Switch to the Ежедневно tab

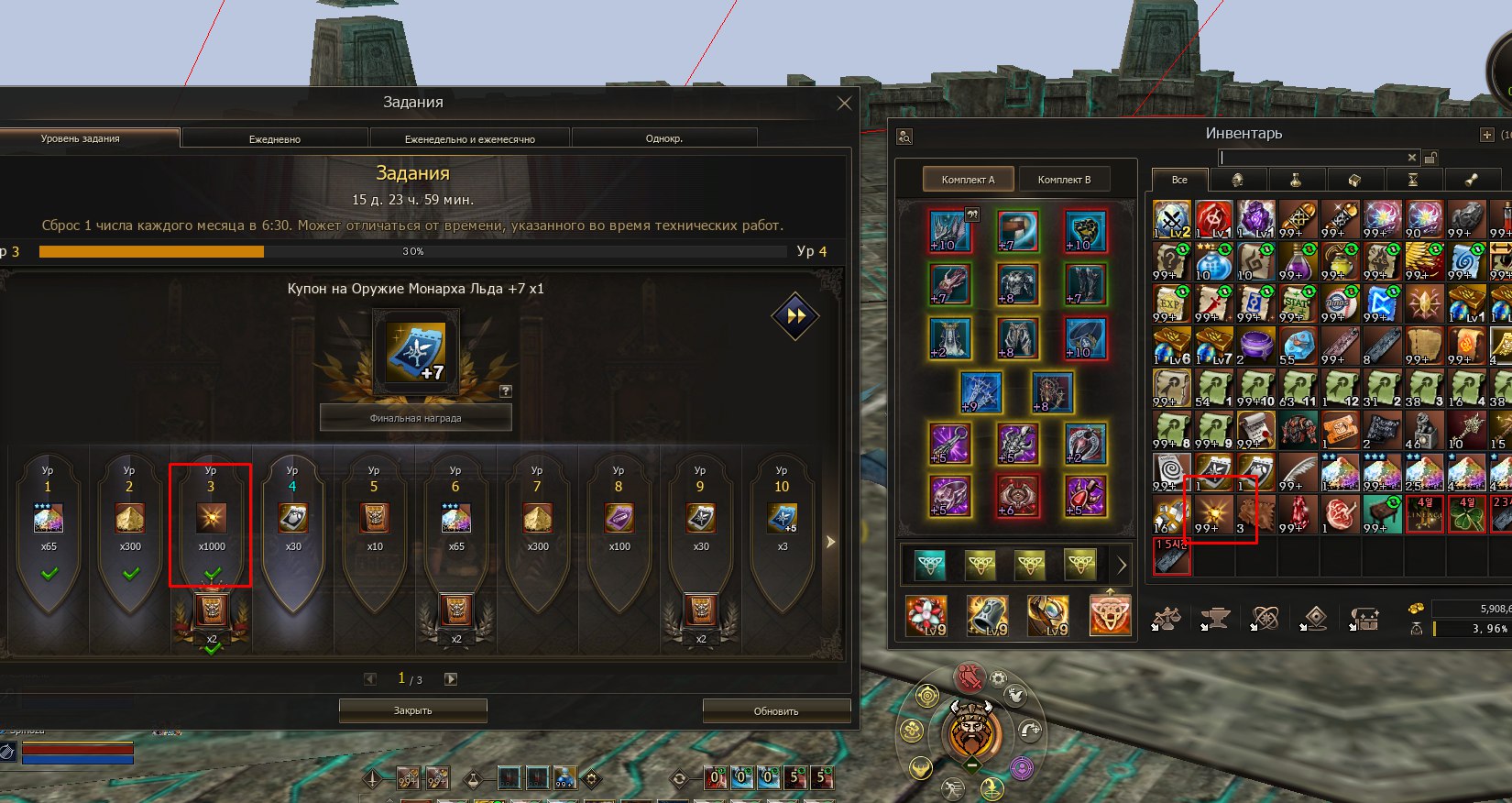pyautogui.click(x=275, y=138)
